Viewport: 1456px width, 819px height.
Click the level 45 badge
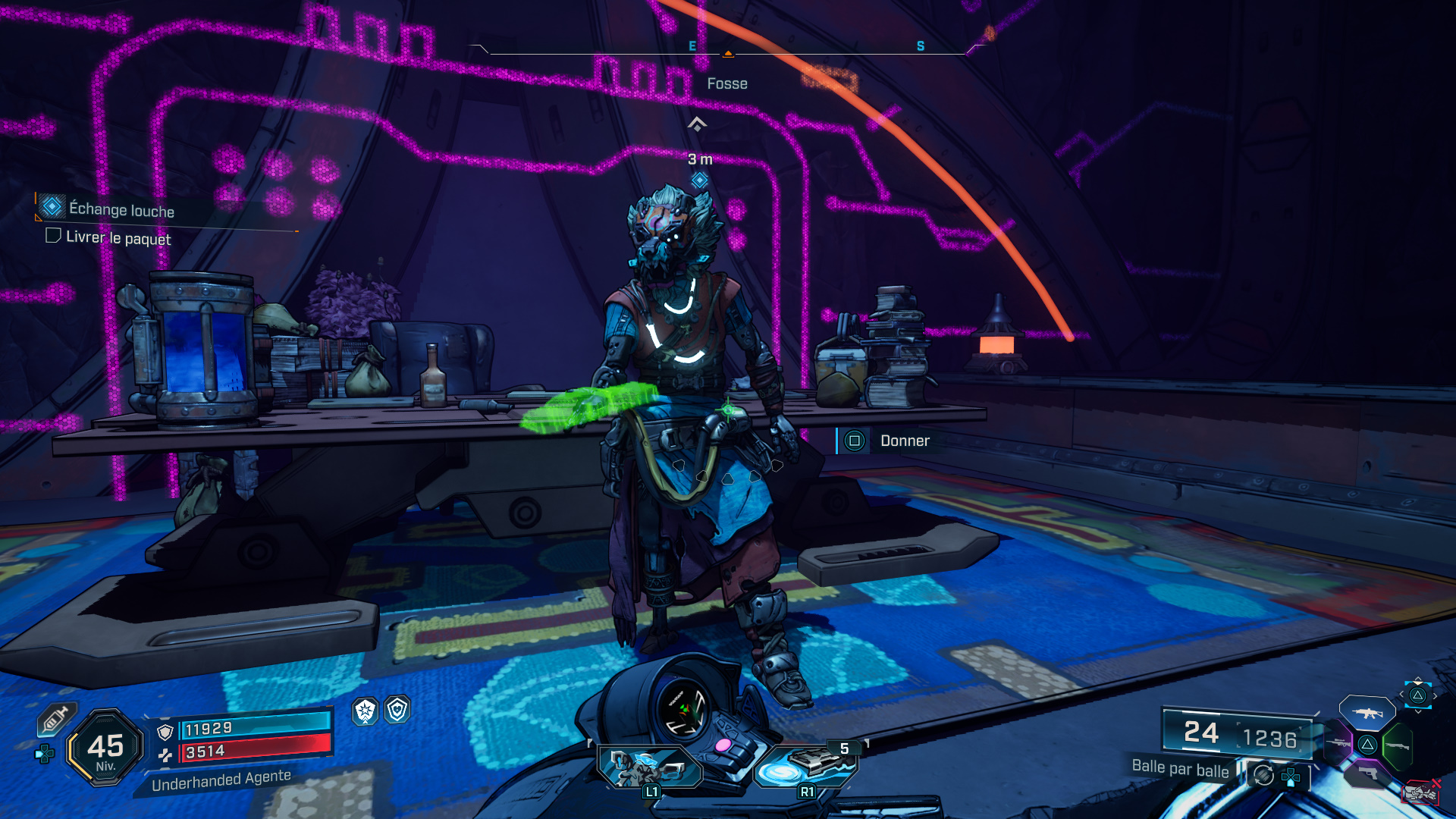click(105, 748)
